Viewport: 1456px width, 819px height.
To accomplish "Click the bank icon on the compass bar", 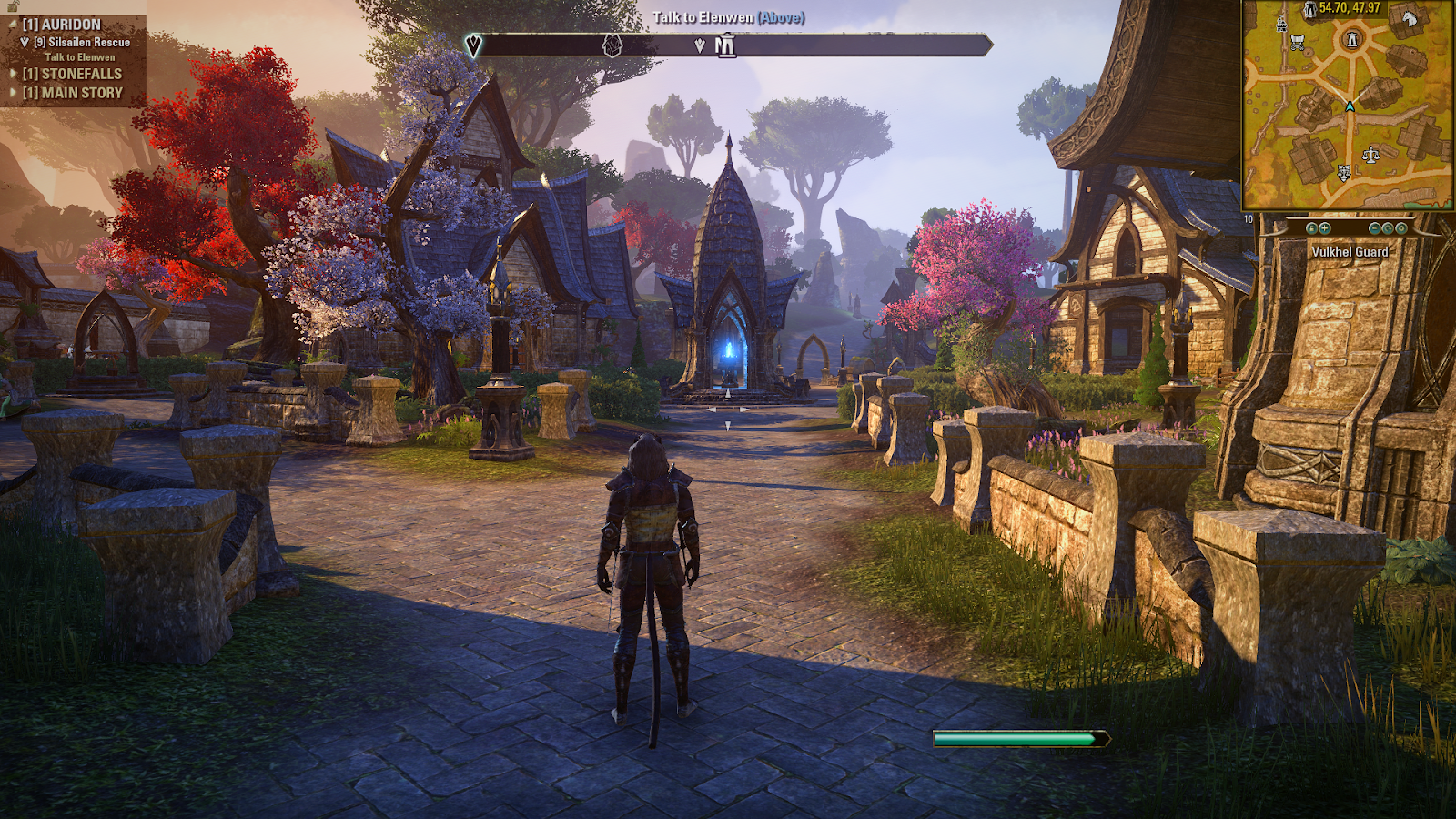I will 725,45.
